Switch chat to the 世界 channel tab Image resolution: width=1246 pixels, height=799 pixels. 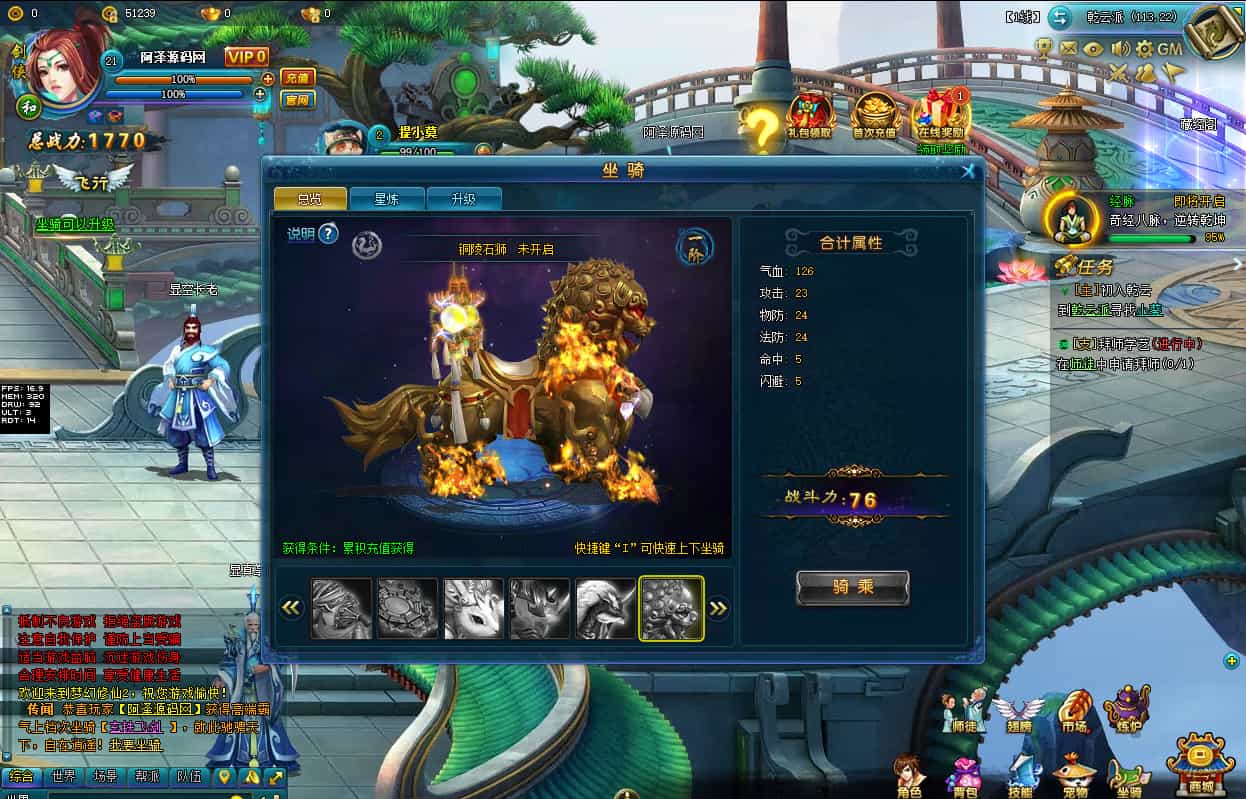point(63,776)
